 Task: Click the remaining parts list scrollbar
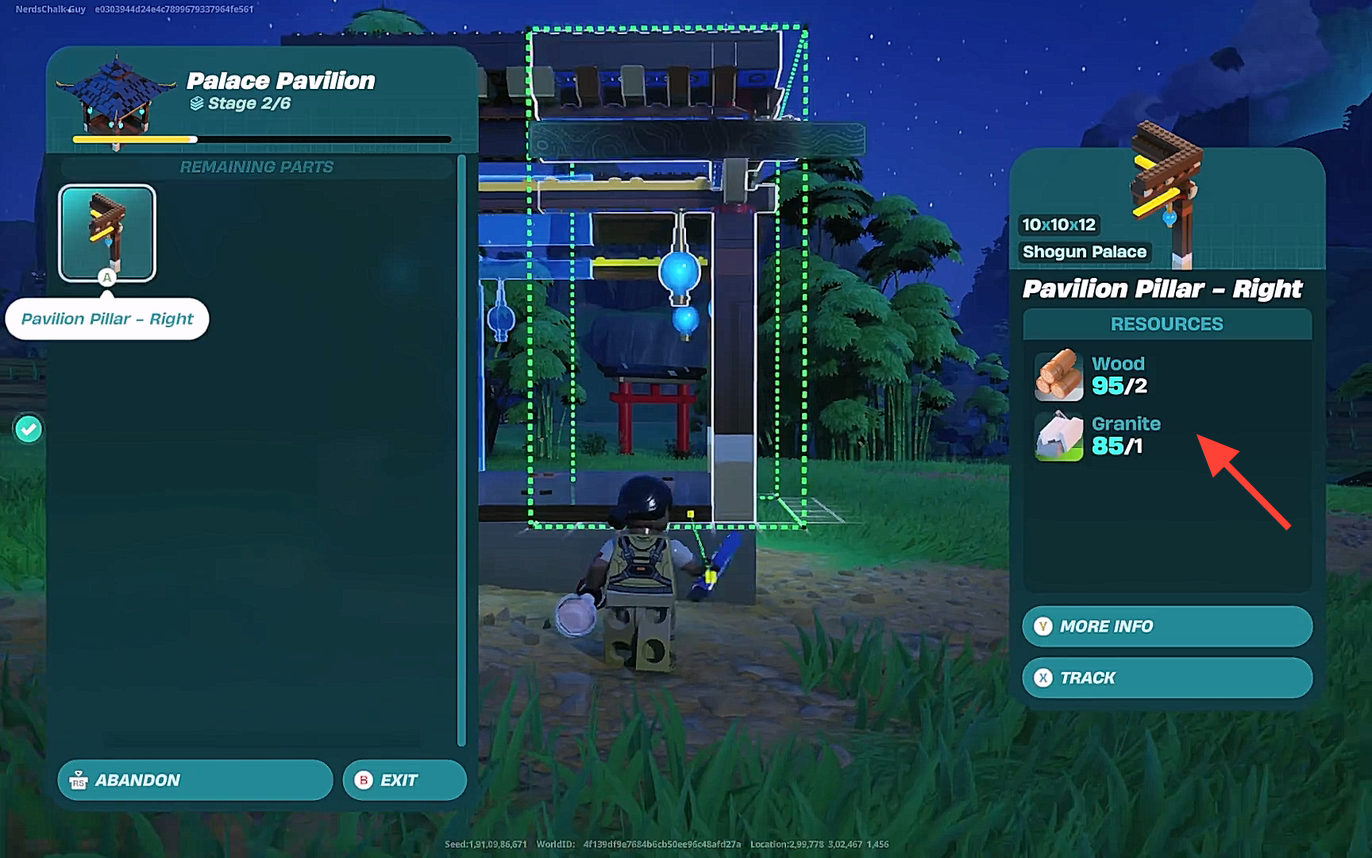pyautogui.click(x=461, y=450)
